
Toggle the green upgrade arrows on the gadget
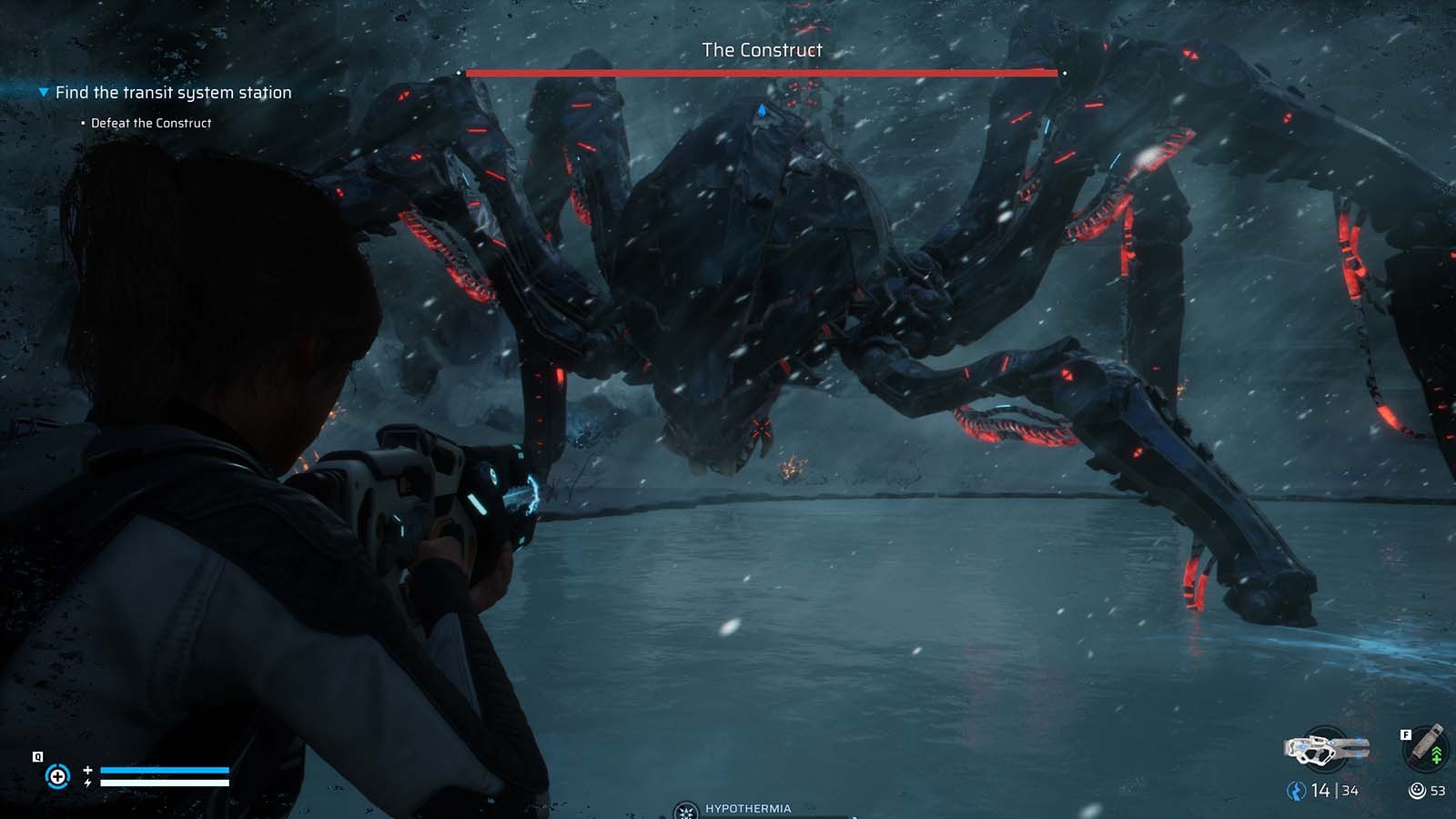pyautogui.click(x=1436, y=755)
